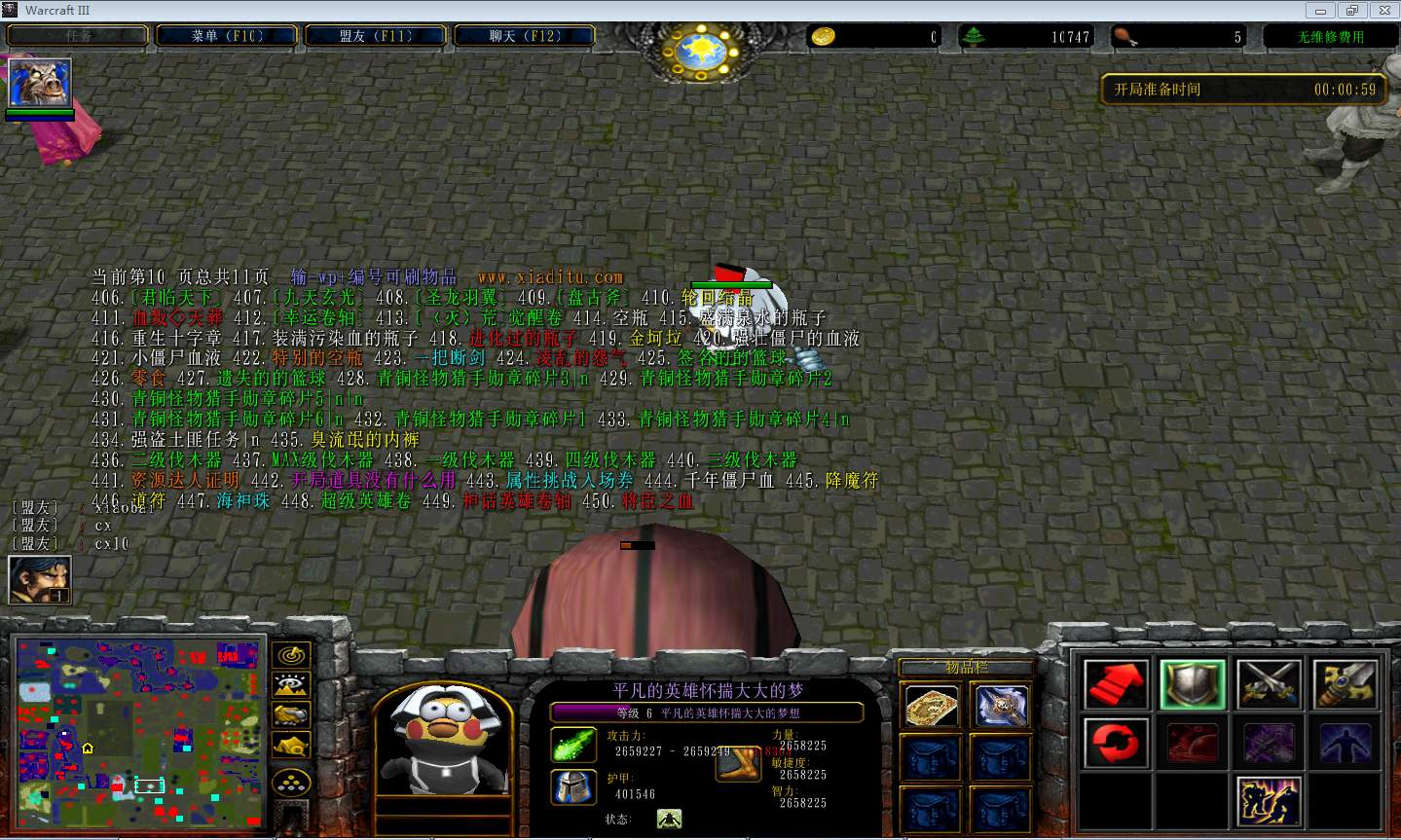Activate the red refresh ability icon
Screen dimensions: 1401x840
click(x=1115, y=742)
